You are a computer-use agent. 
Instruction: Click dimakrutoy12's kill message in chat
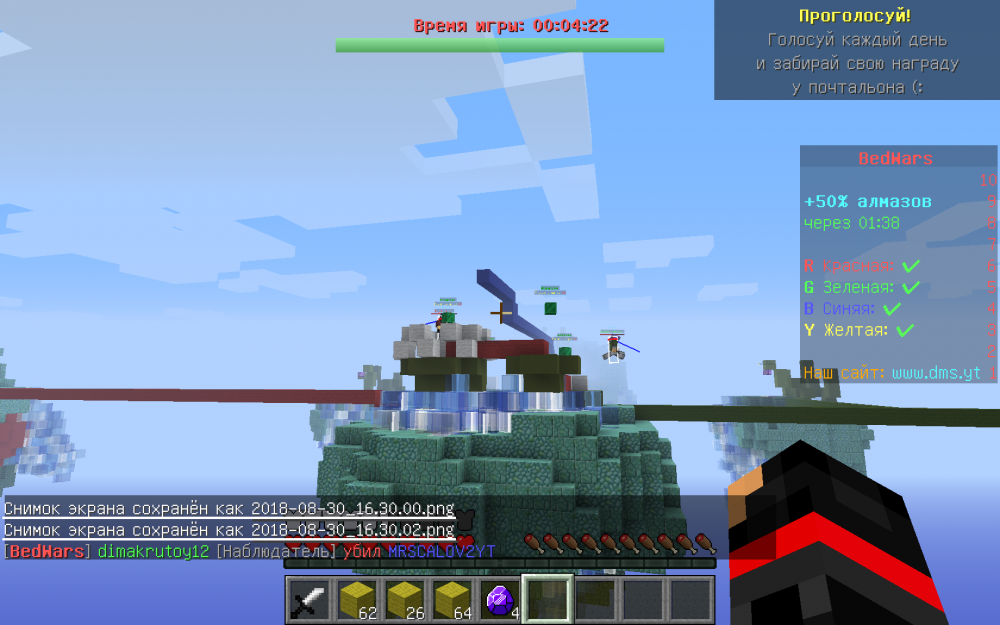(x=250, y=551)
